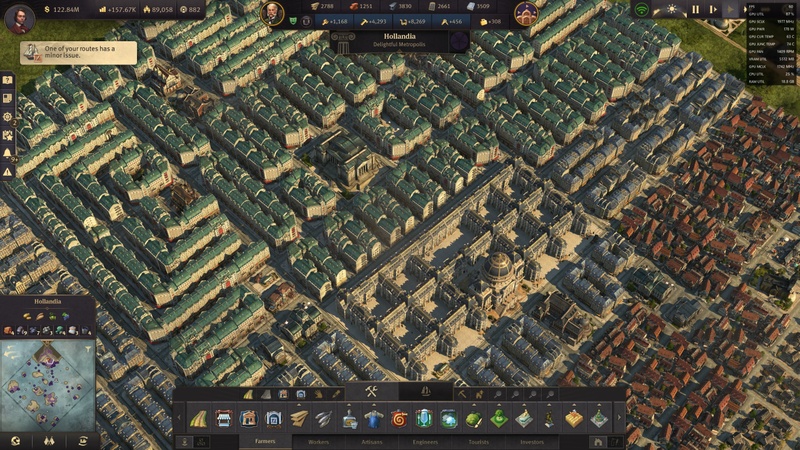This screenshot has height=450, width=800.
Task: Select the timber planks building icon
Action: click(299, 418)
